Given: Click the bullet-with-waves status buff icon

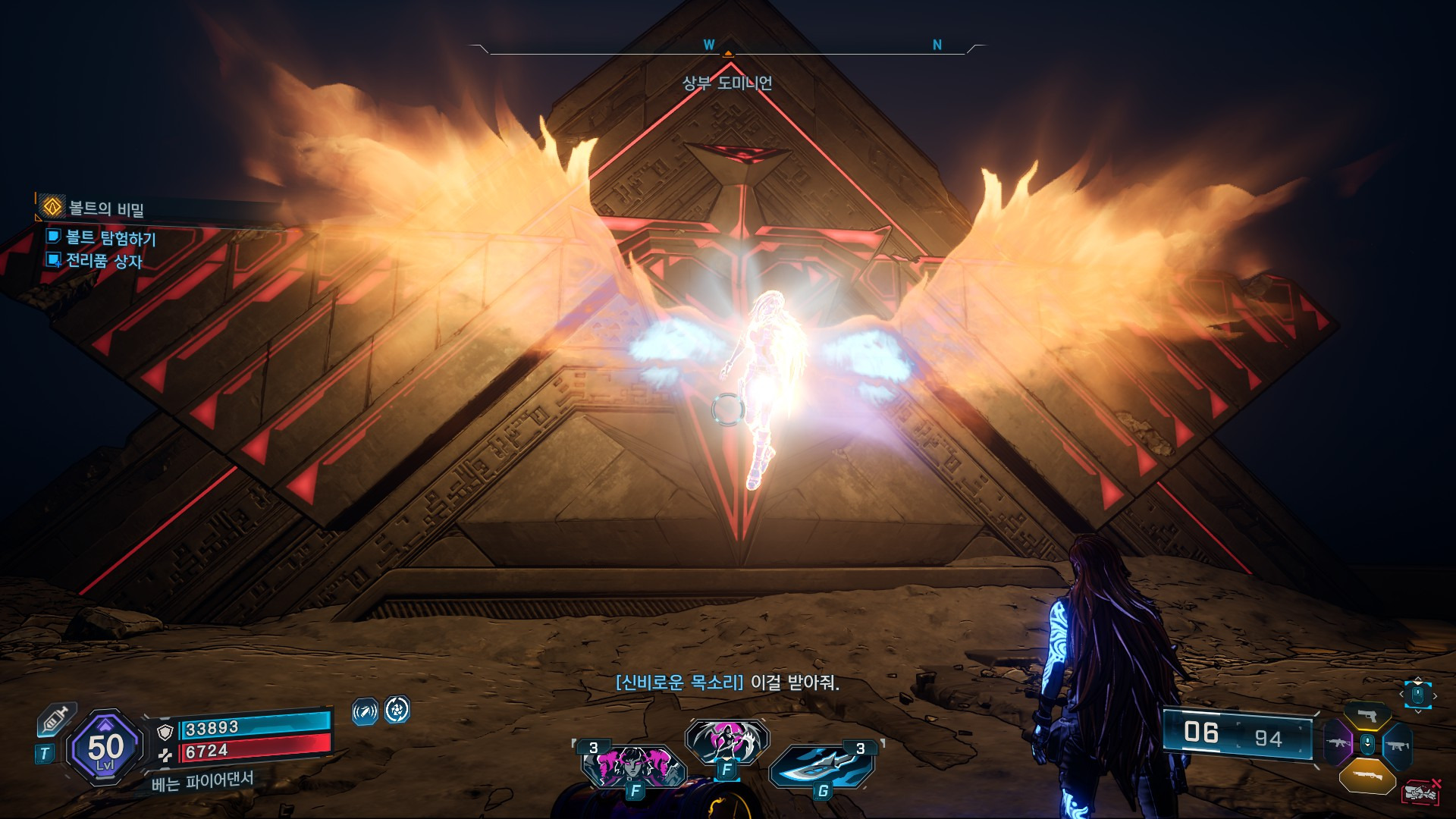Looking at the screenshot, I should tap(365, 711).
